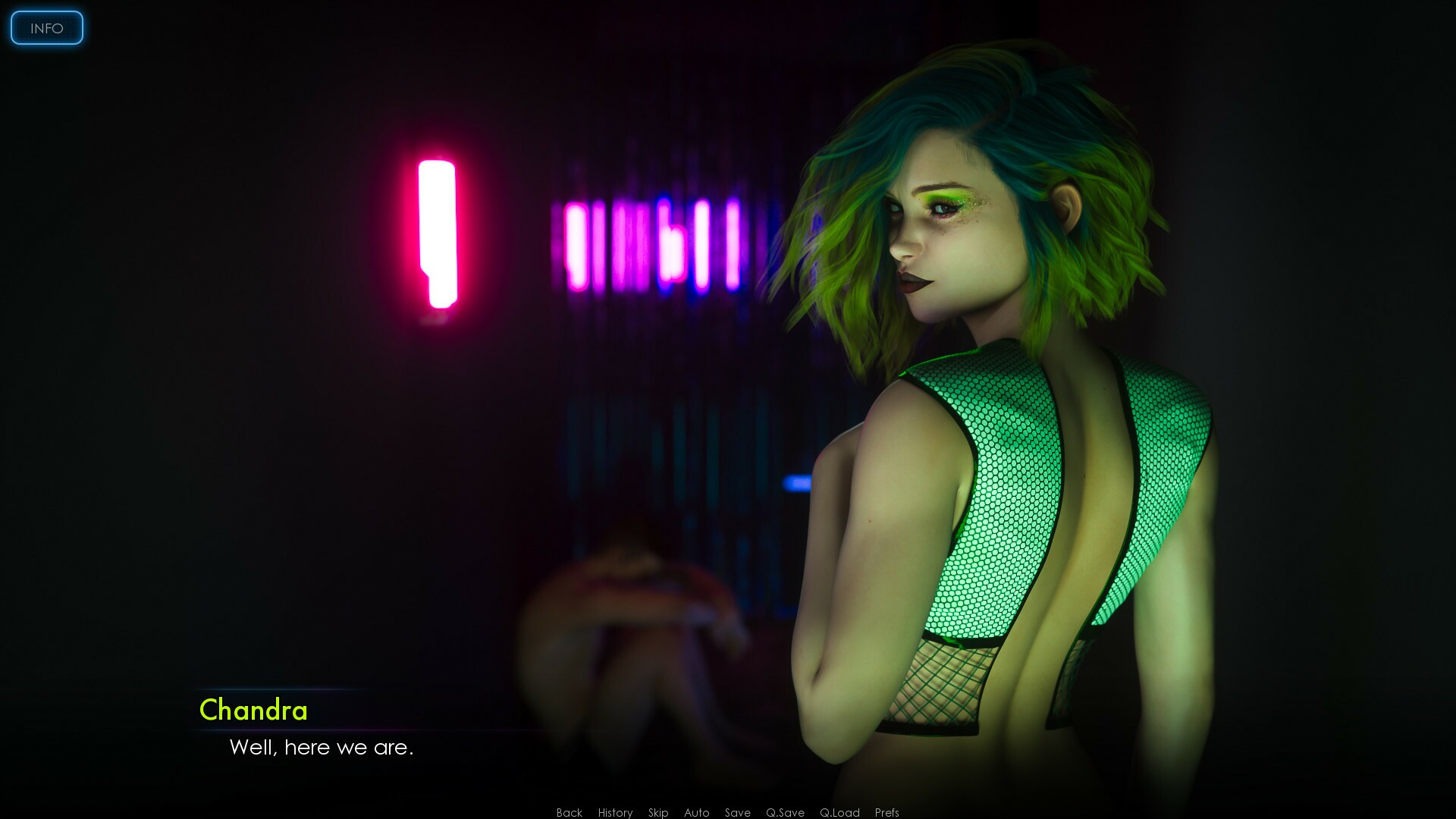Open preferences via the Prefs label
This screenshot has width=1456, height=819.
[886, 812]
